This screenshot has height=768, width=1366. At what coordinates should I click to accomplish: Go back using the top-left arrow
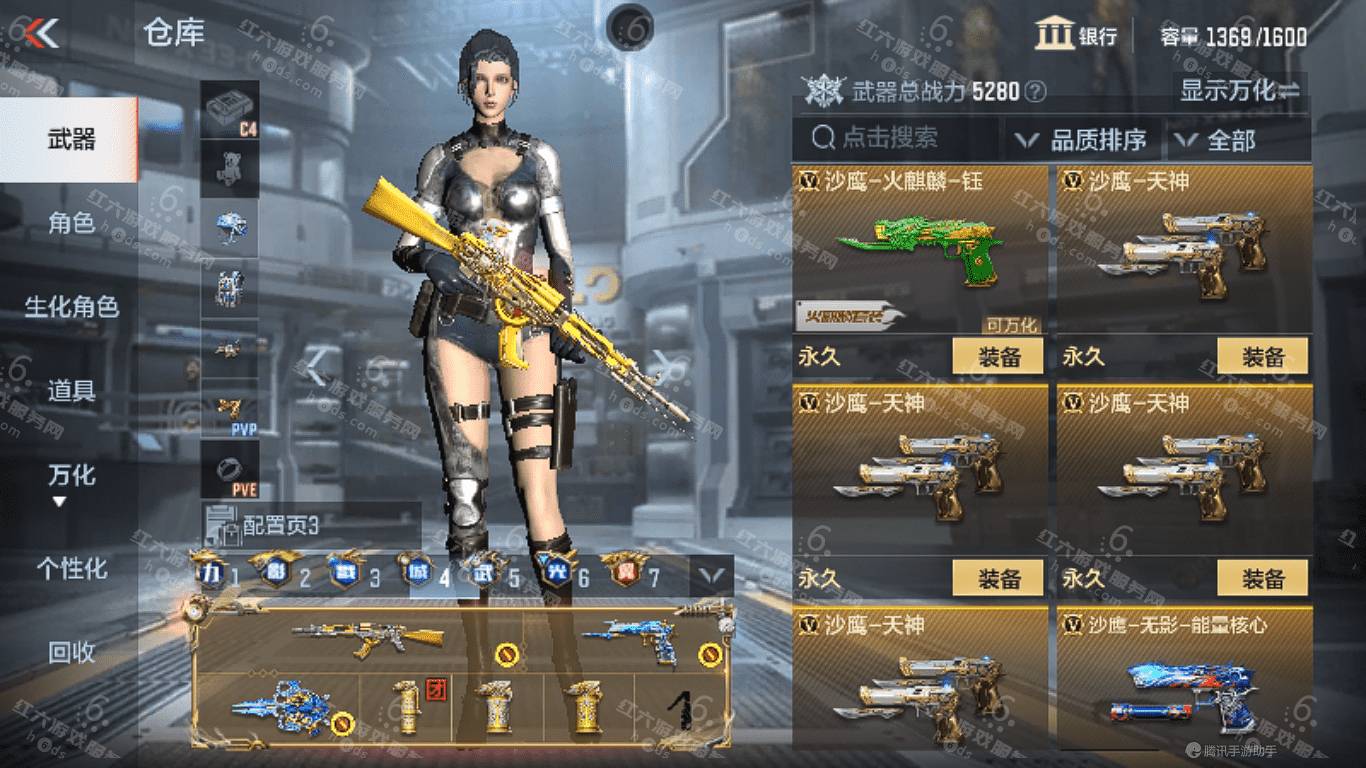[42, 33]
